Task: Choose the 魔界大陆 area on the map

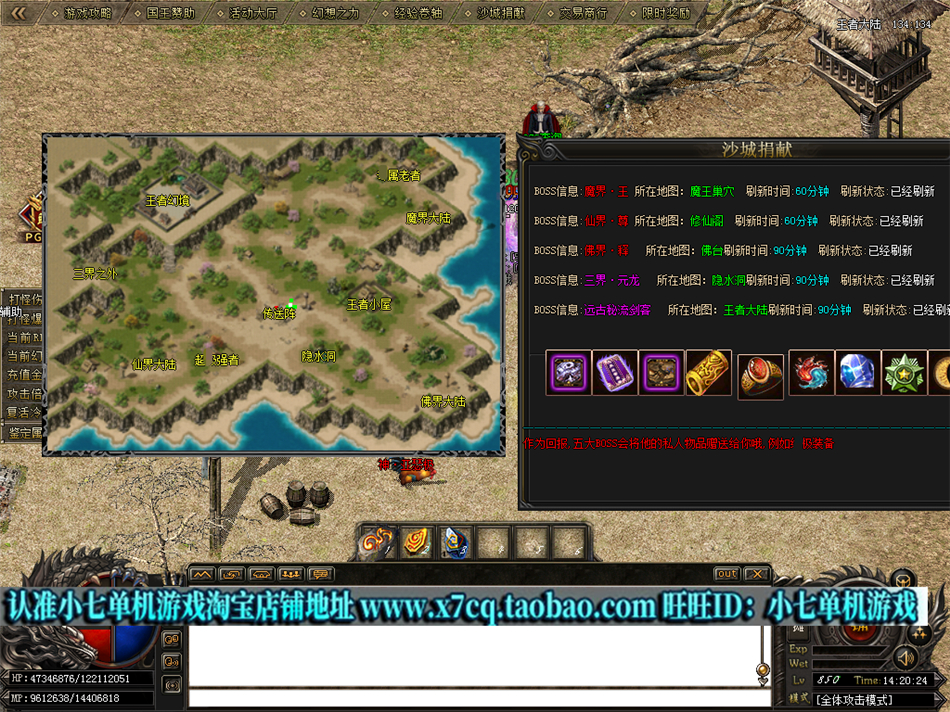Action: point(428,217)
